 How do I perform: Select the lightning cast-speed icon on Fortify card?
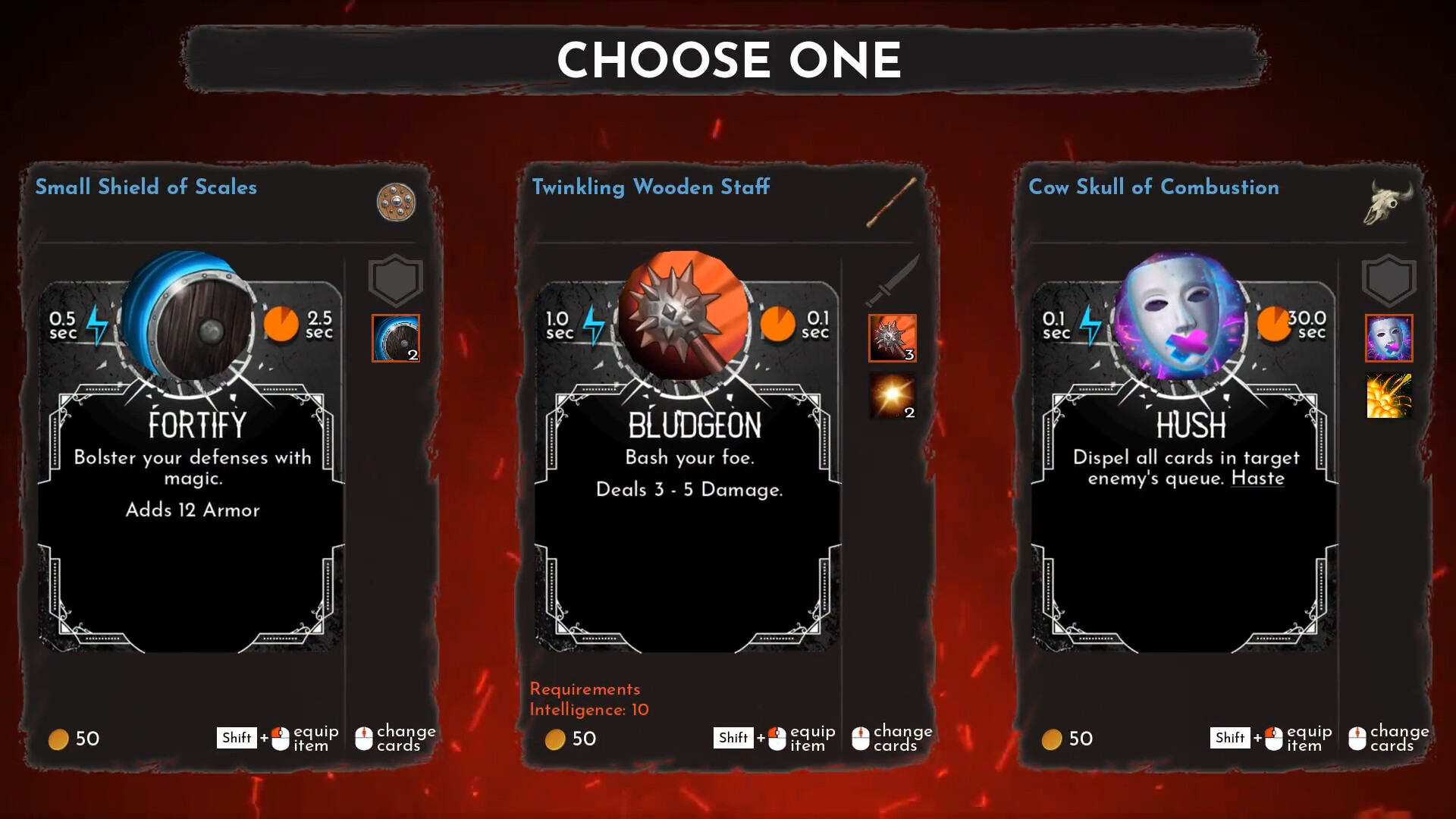[x=97, y=323]
